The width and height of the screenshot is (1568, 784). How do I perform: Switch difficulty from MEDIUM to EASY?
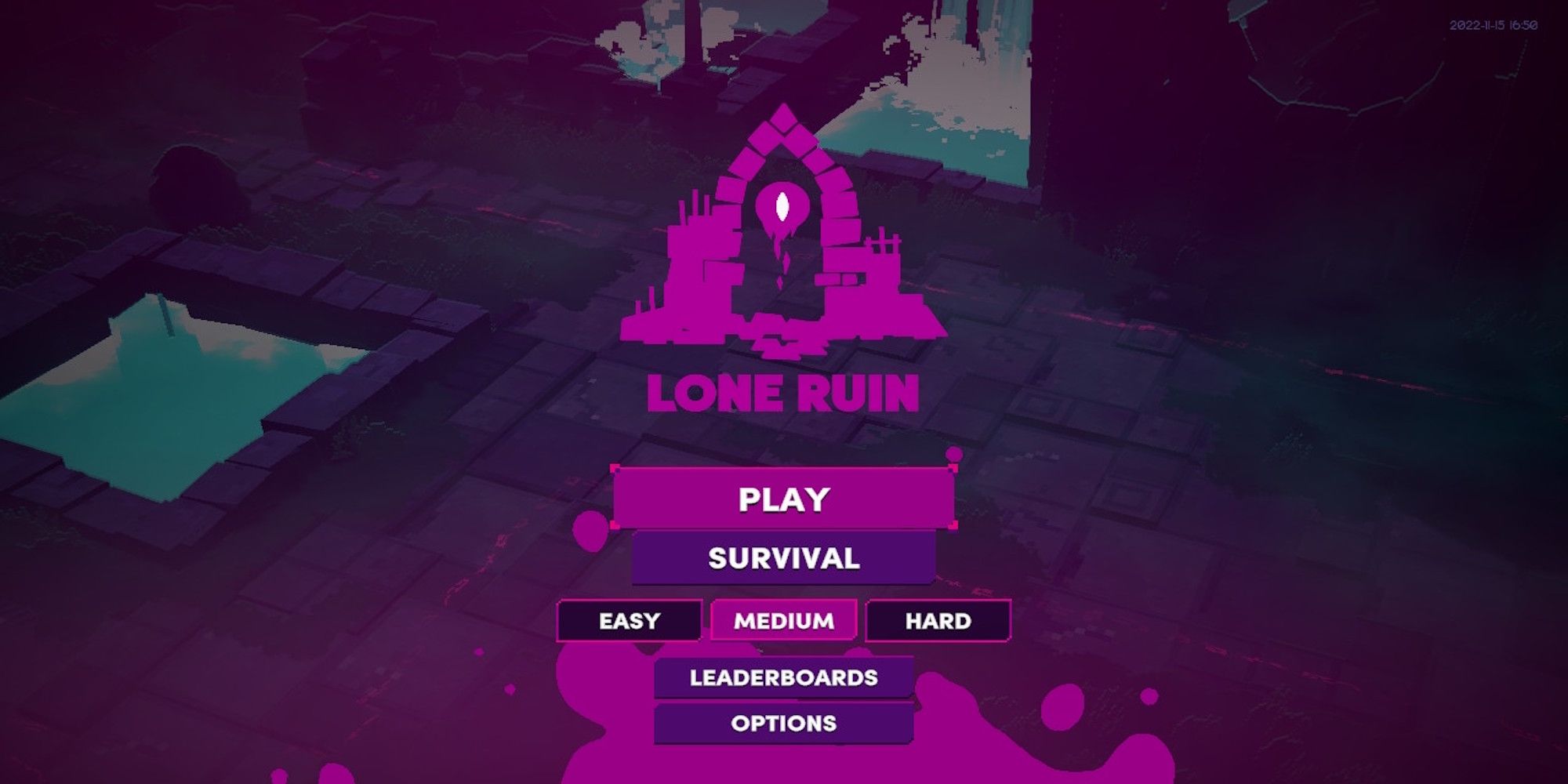[628, 621]
